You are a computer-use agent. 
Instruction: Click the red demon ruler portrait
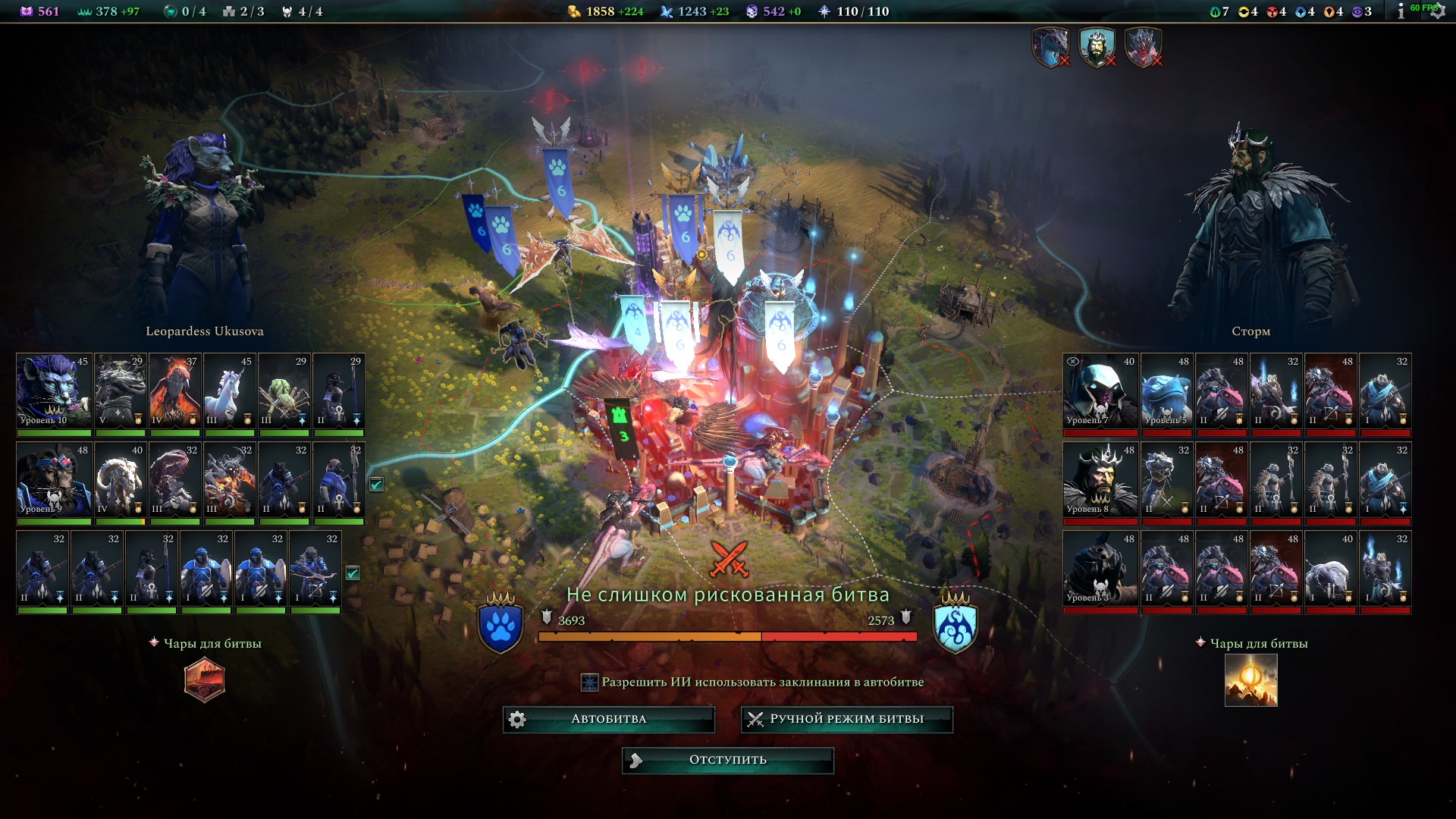coord(1143,47)
